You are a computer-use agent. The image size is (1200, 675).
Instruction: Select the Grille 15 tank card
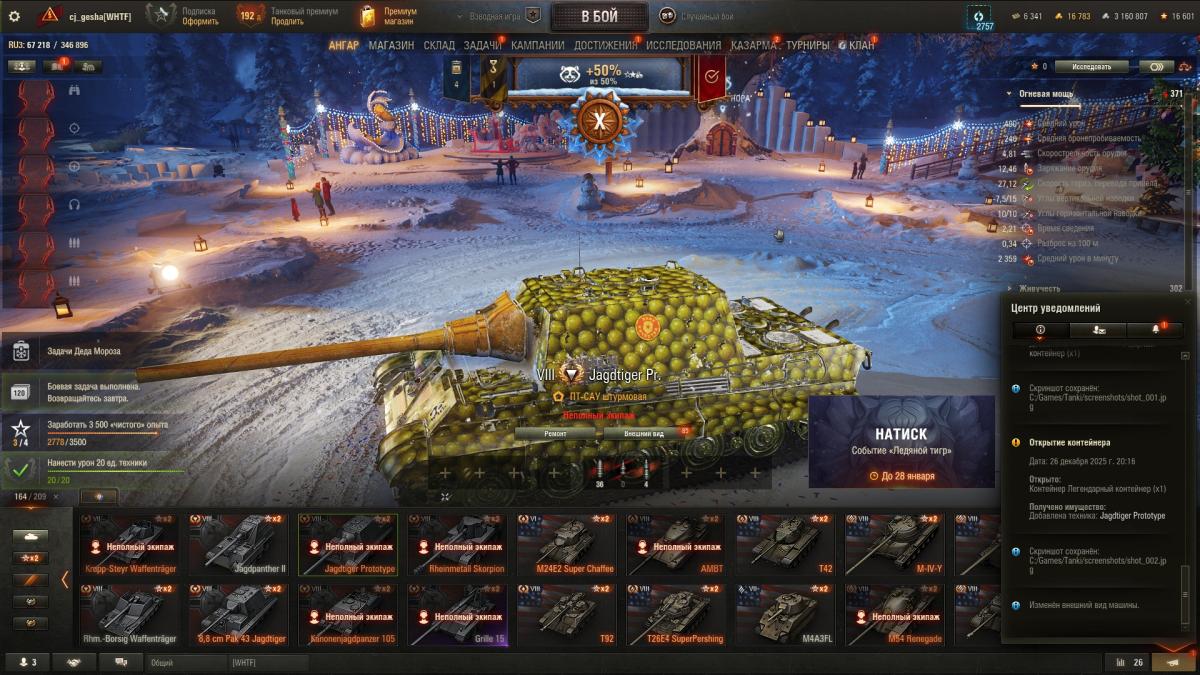(x=457, y=615)
